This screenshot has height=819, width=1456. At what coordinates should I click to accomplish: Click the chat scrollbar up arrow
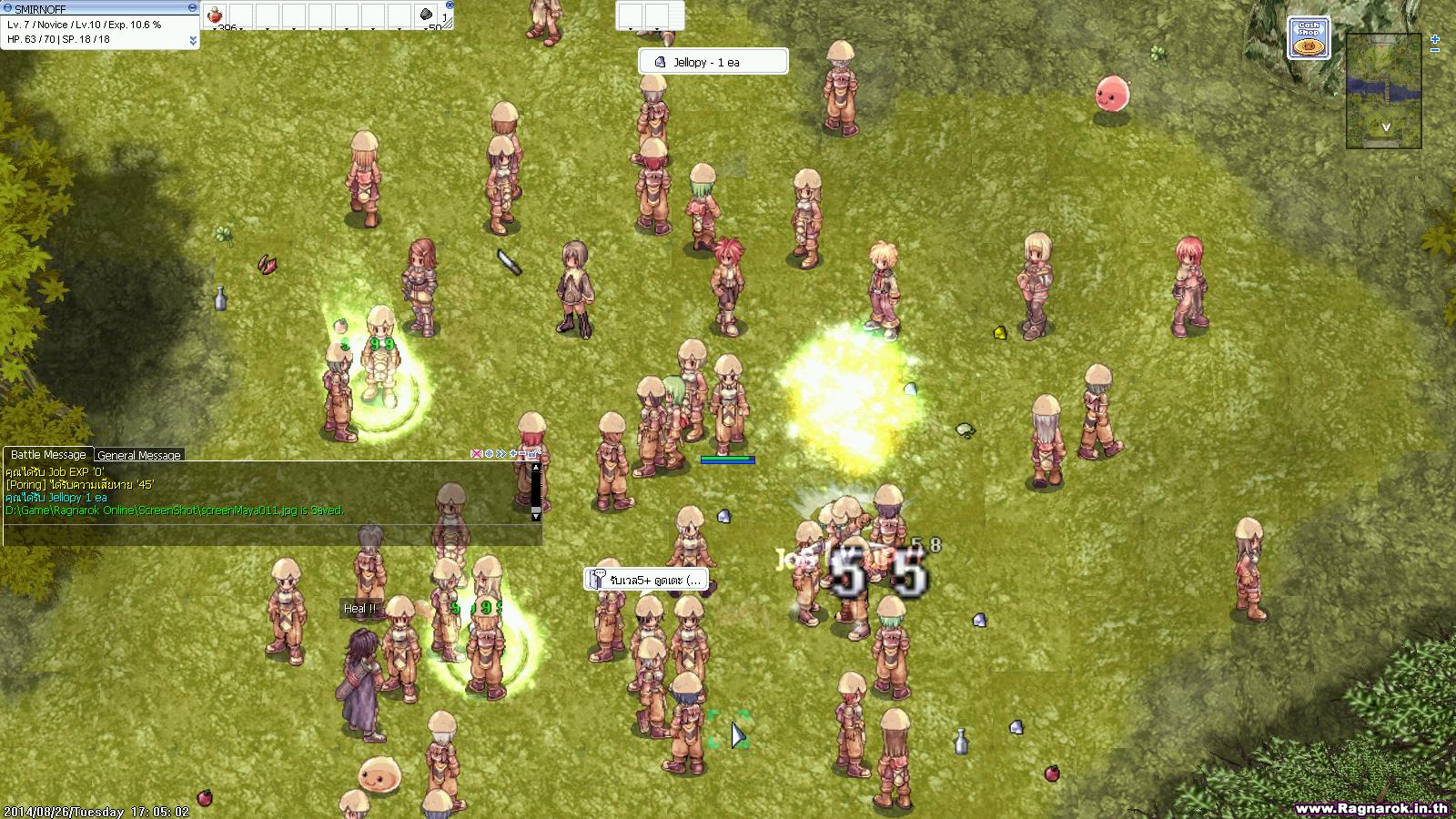tap(538, 467)
